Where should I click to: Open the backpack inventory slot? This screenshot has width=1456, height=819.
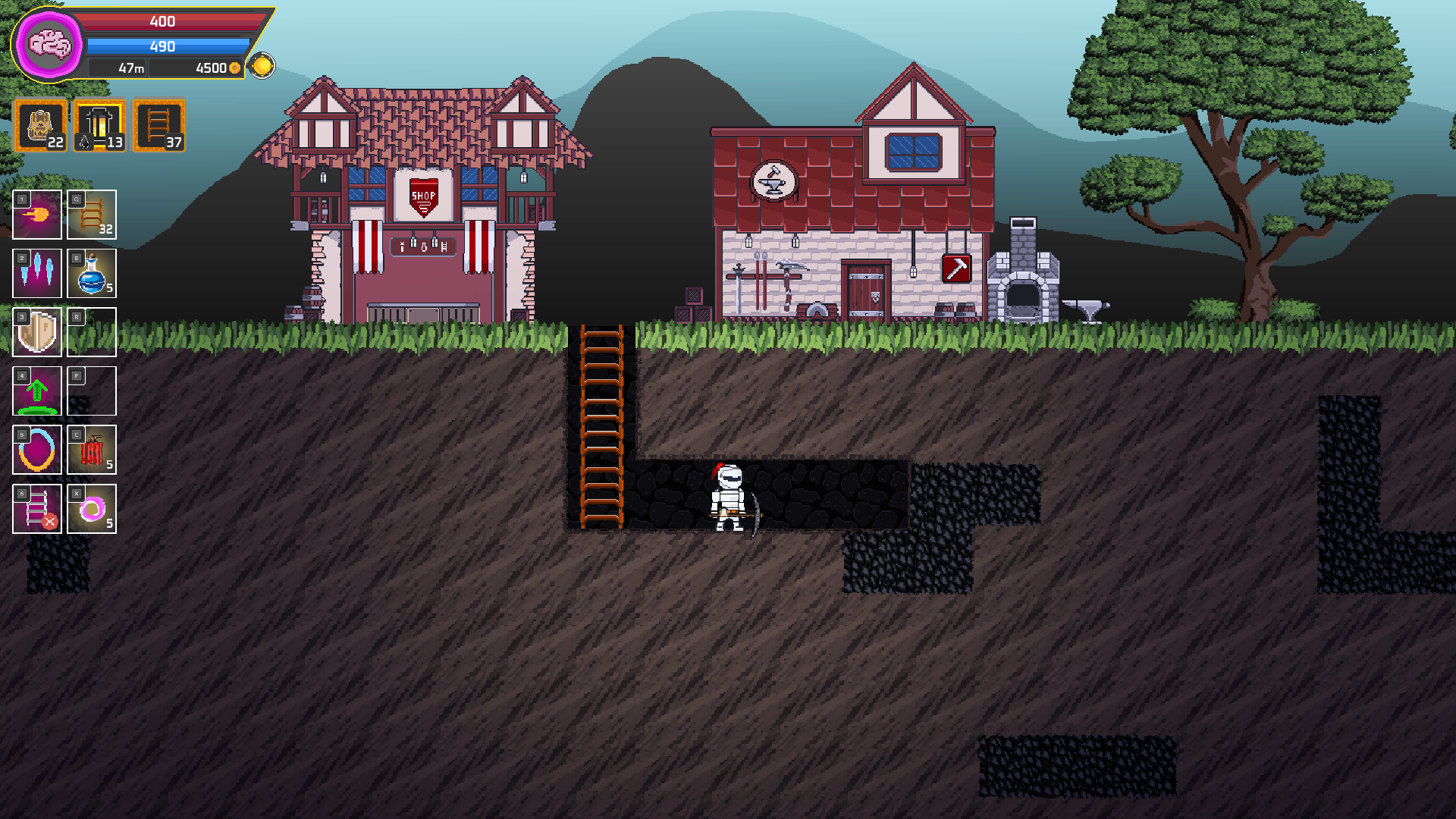coord(41,126)
